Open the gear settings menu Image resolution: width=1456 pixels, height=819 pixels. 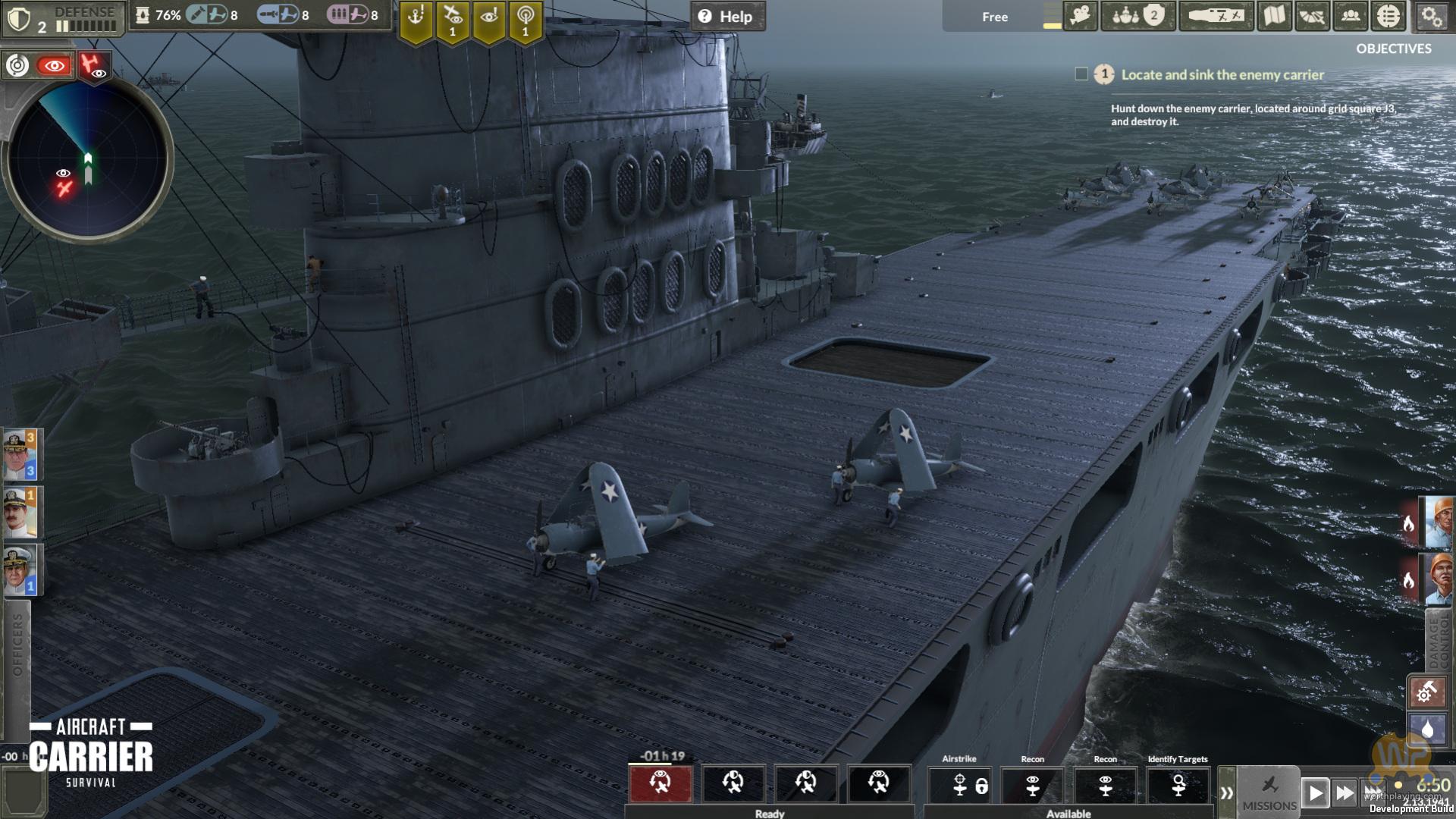coord(1431,16)
